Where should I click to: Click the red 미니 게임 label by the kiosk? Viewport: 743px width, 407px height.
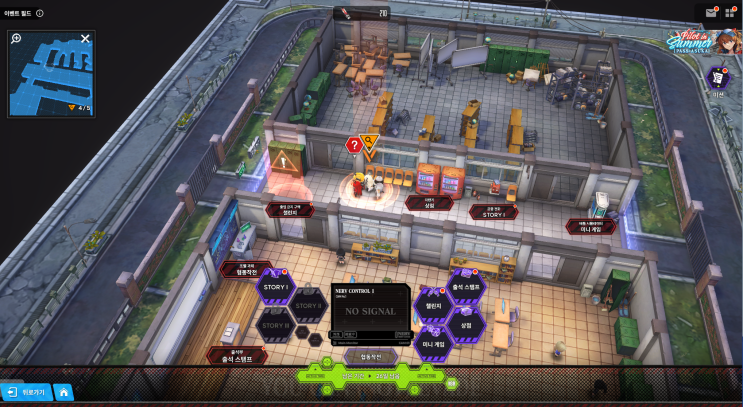(x=591, y=227)
